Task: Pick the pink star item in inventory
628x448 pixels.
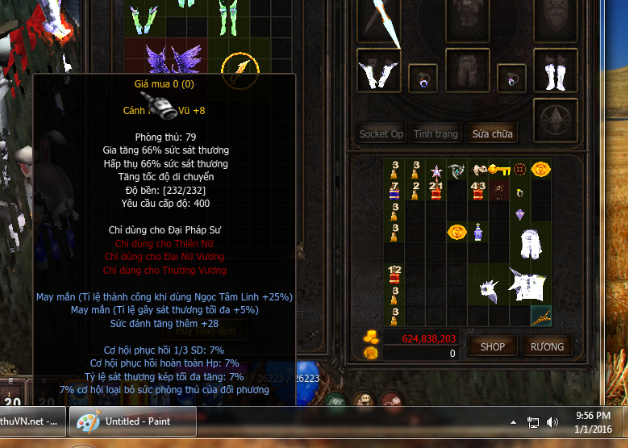Action: coord(436,169)
